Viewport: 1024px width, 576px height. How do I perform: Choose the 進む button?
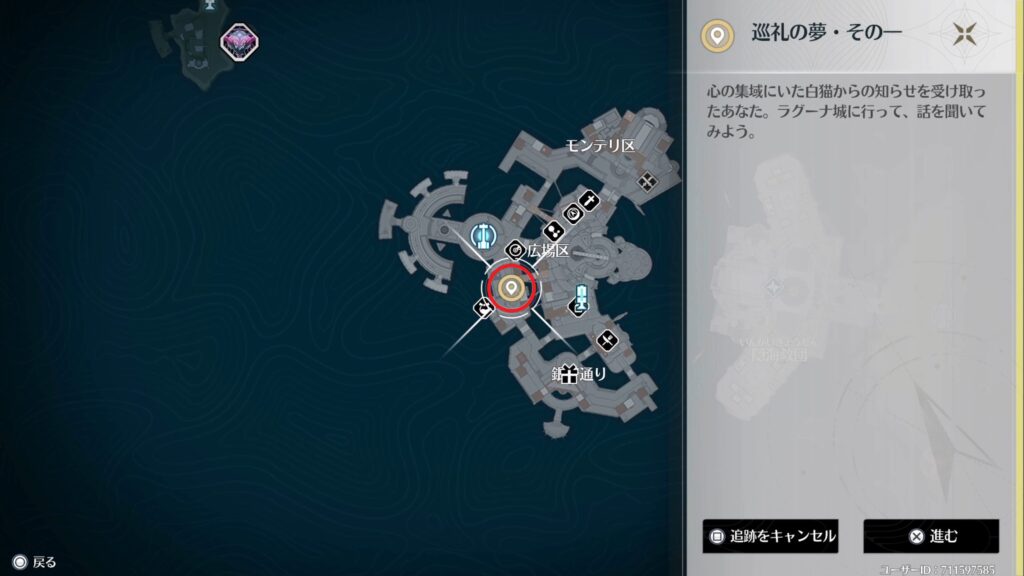[931, 536]
